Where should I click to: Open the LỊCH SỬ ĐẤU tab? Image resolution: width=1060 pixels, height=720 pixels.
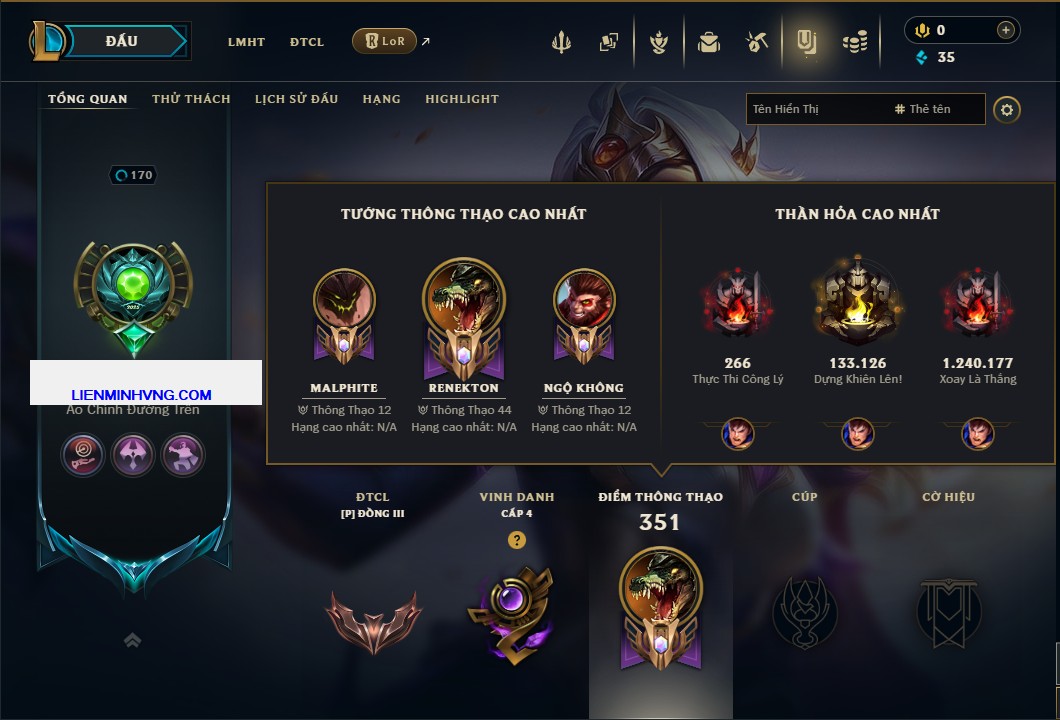(x=296, y=99)
